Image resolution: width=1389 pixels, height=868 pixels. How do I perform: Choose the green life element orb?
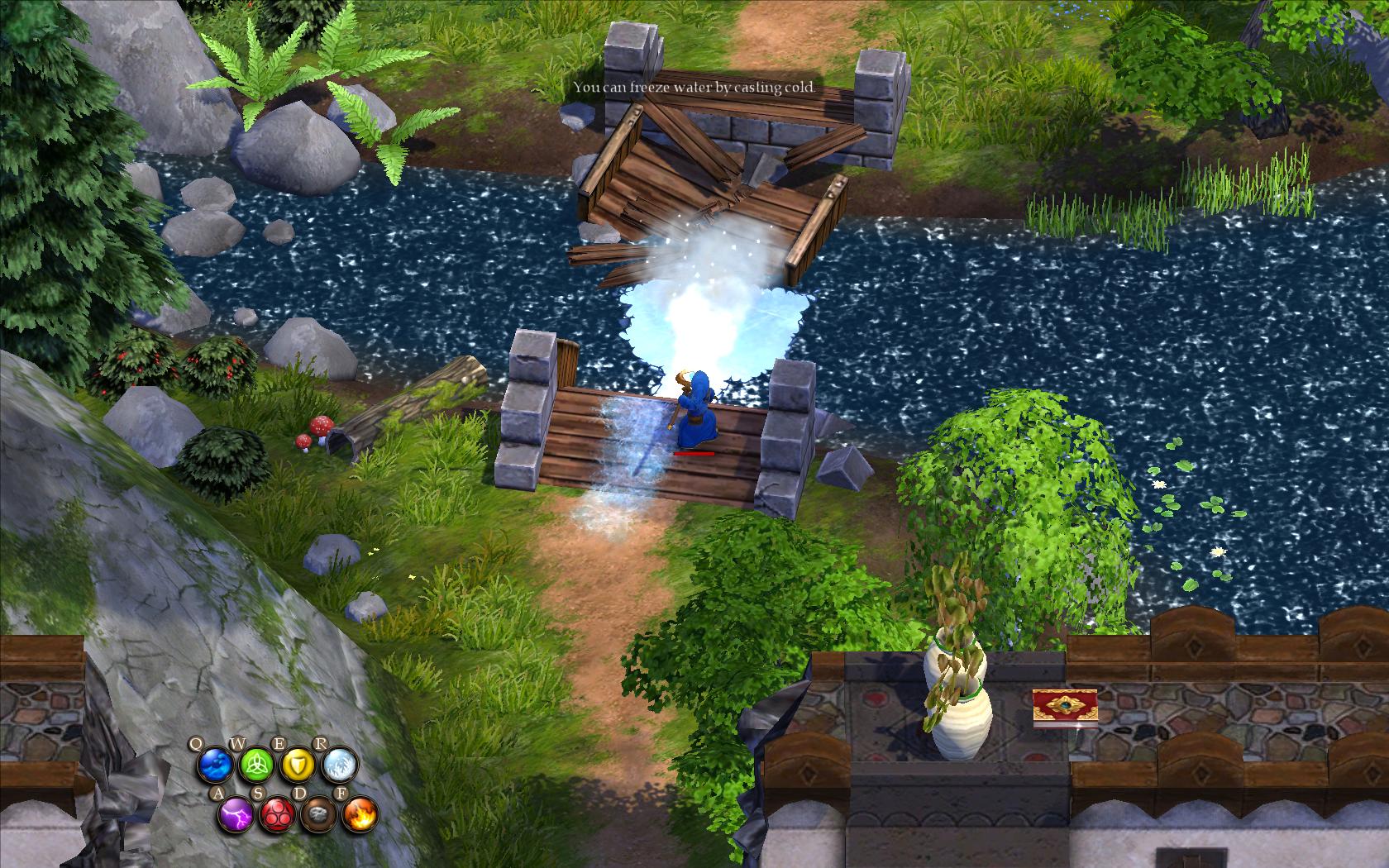pos(256,765)
